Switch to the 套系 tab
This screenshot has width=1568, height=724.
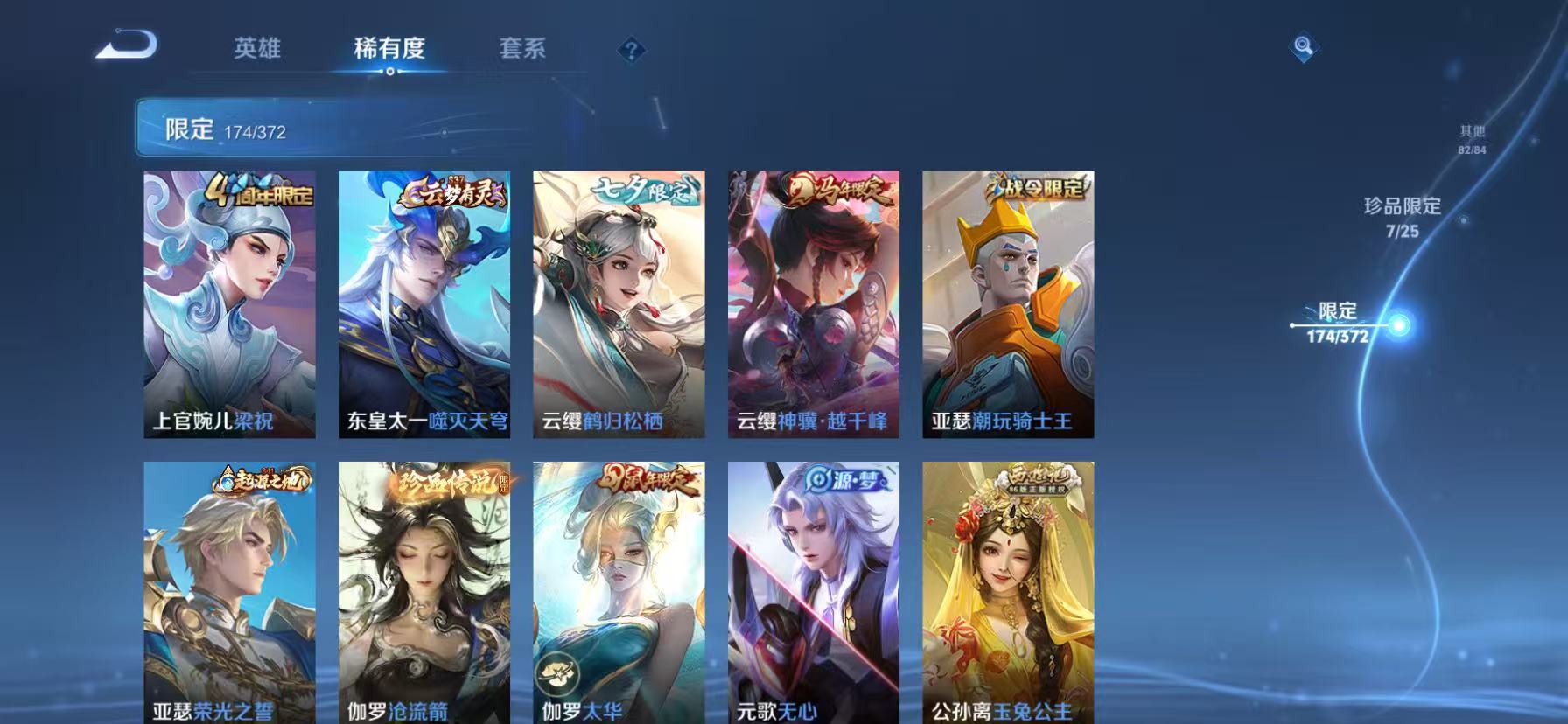click(523, 50)
